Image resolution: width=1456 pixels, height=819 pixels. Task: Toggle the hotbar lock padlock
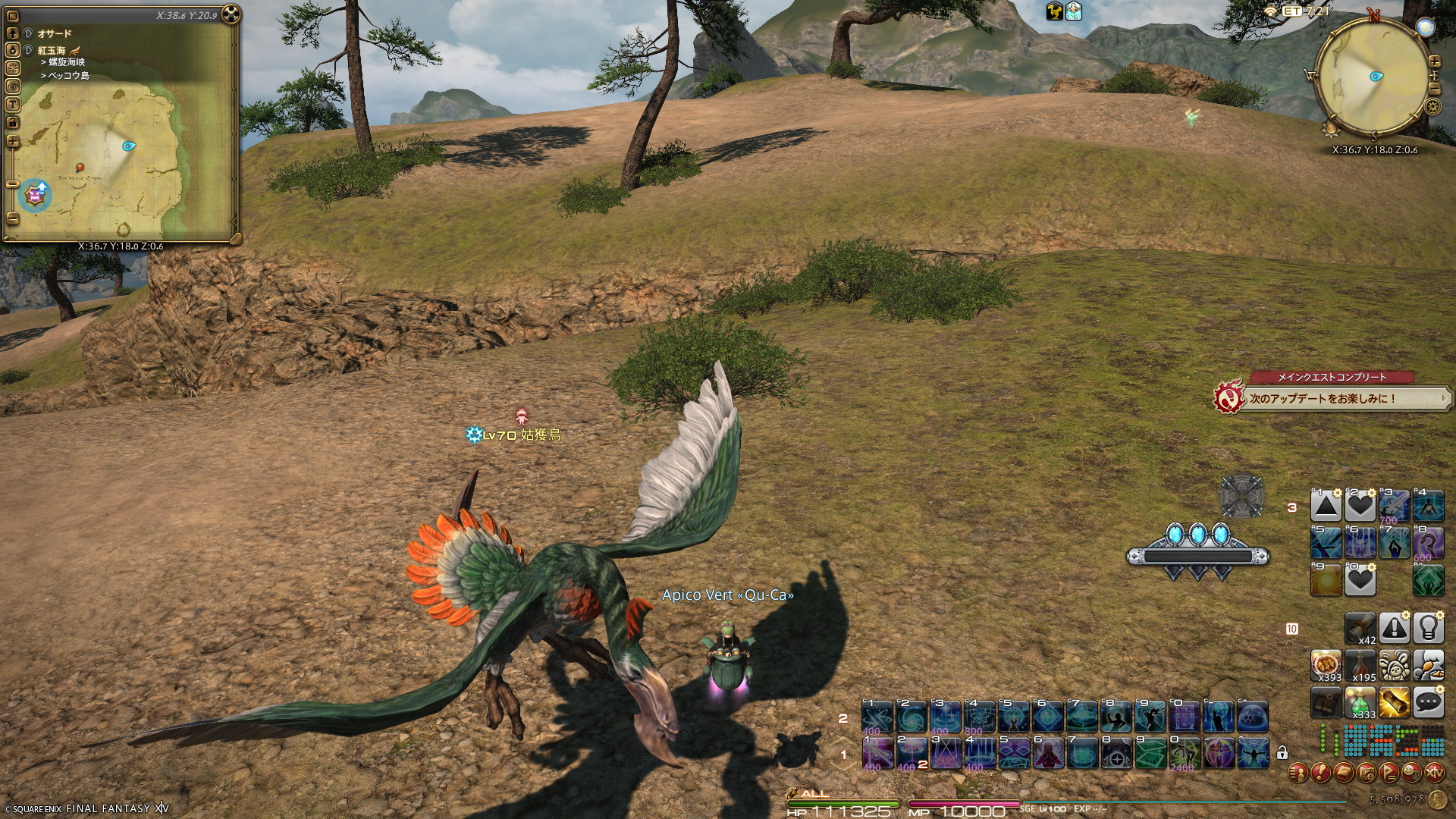tap(1282, 753)
